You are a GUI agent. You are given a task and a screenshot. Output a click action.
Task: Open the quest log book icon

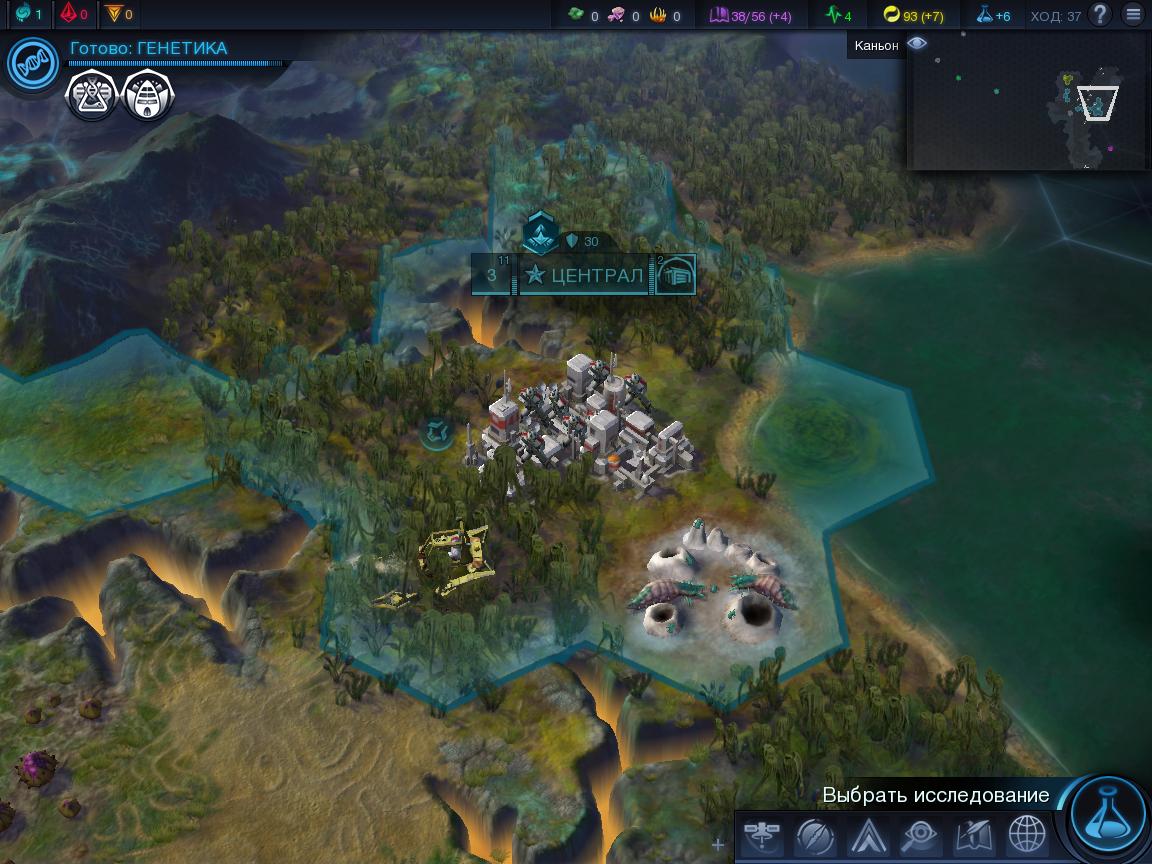coord(972,835)
